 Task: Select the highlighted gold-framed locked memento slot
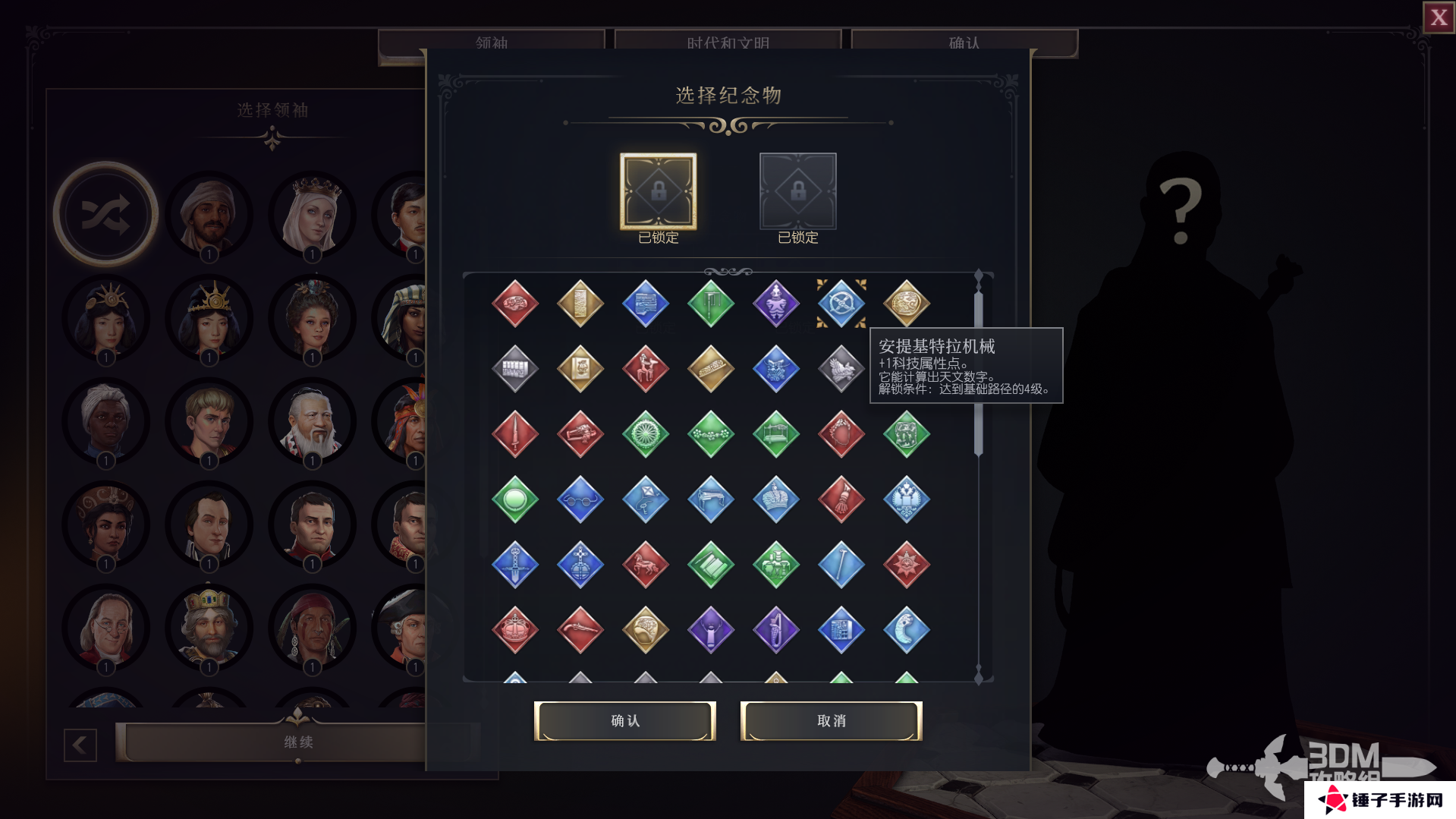pos(658,191)
